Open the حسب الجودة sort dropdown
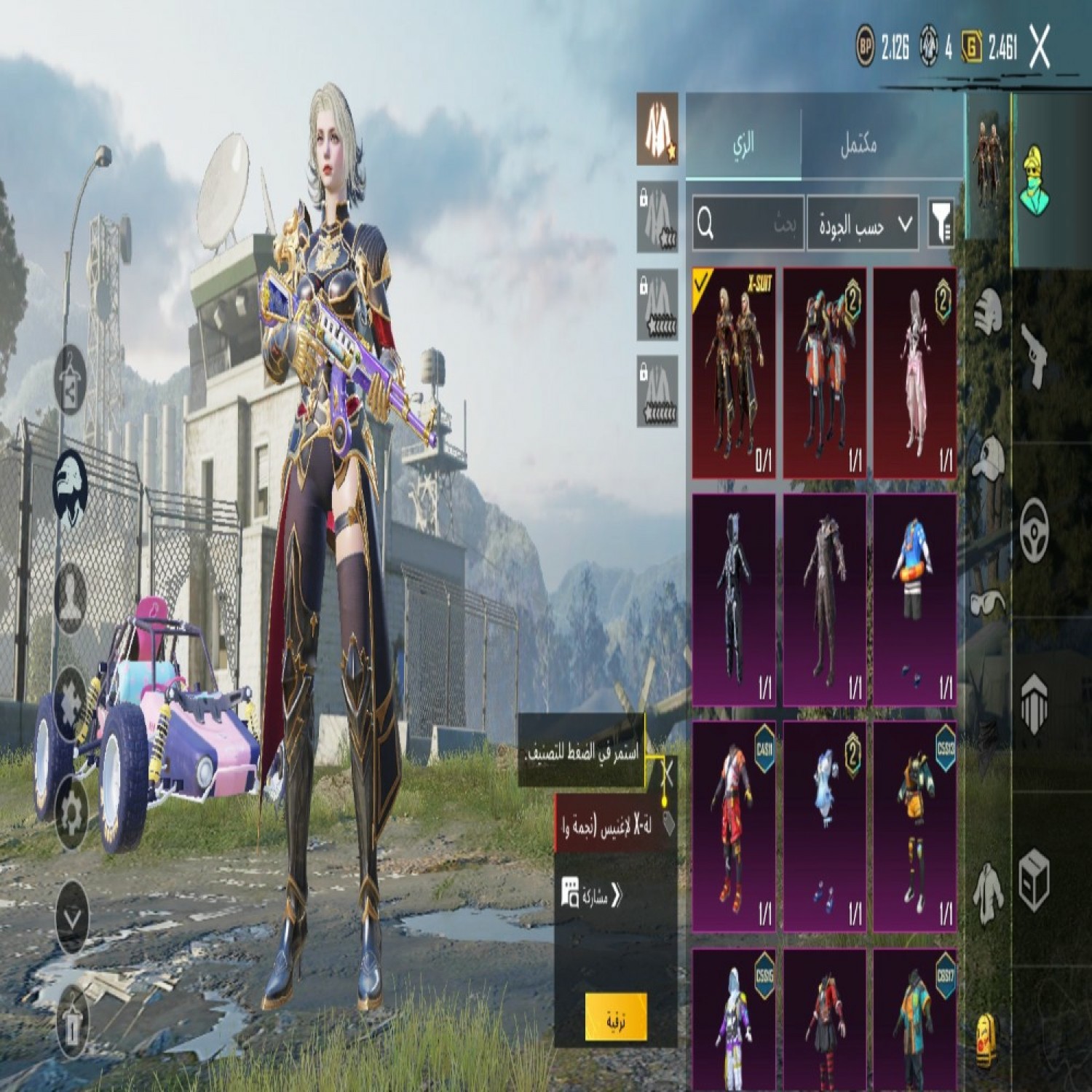Viewport: 1092px width, 1092px height. 863,224
